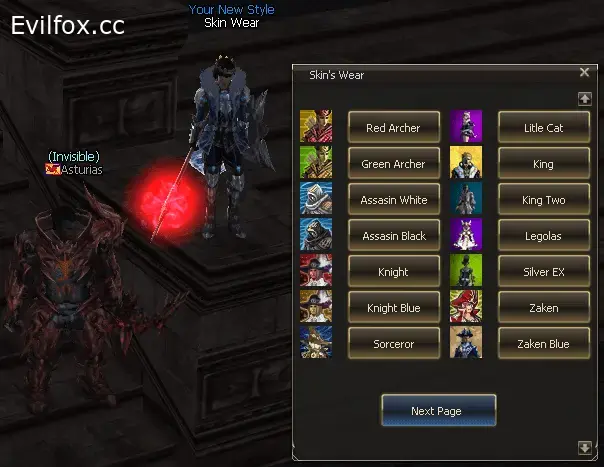This screenshot has height=467, width=604.
Task: Select the Zaken Blue skin
Action: [544, 344]
